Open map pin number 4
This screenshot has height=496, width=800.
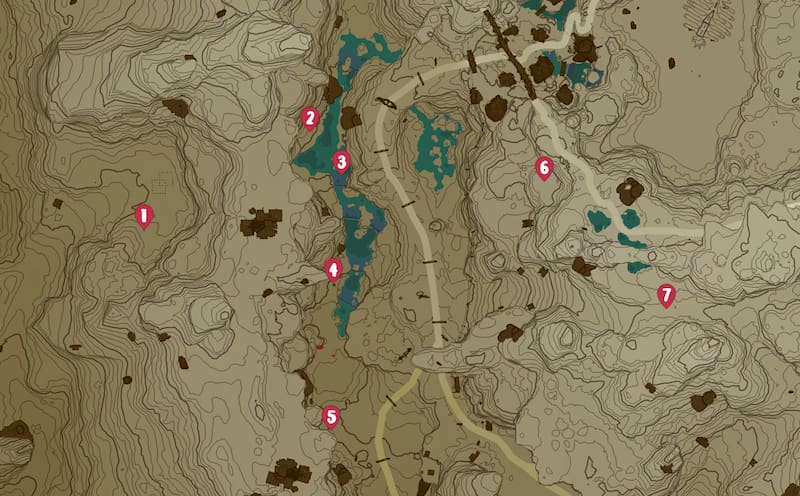pos(333,269)
